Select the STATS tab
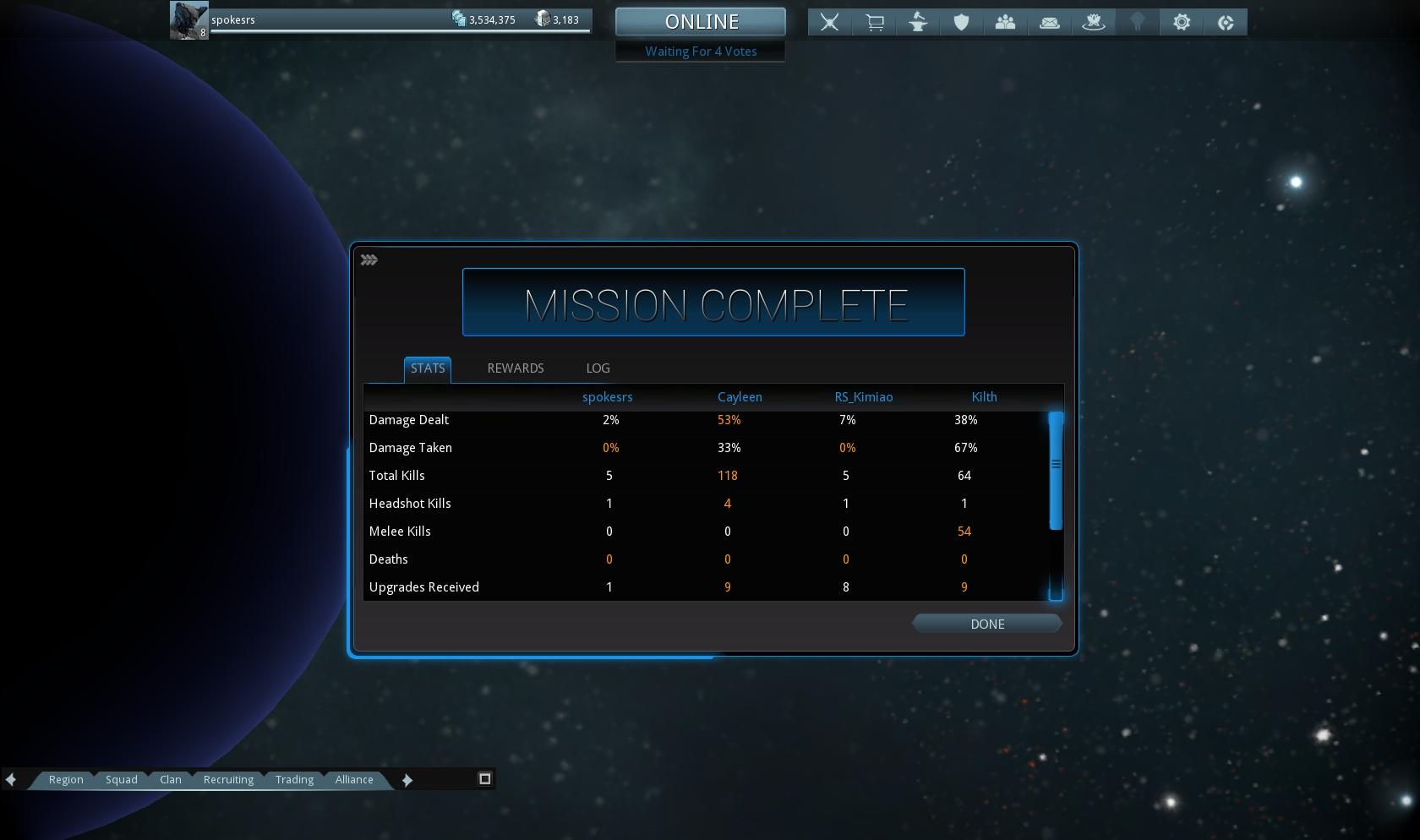This screenshot has width=1420, height=840. pos(427,368)
